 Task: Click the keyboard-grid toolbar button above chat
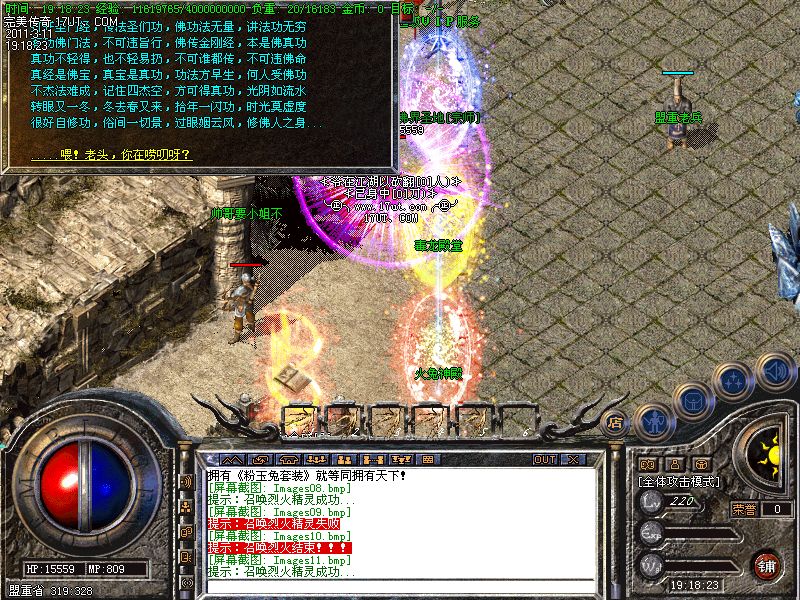tap(428, 459)
